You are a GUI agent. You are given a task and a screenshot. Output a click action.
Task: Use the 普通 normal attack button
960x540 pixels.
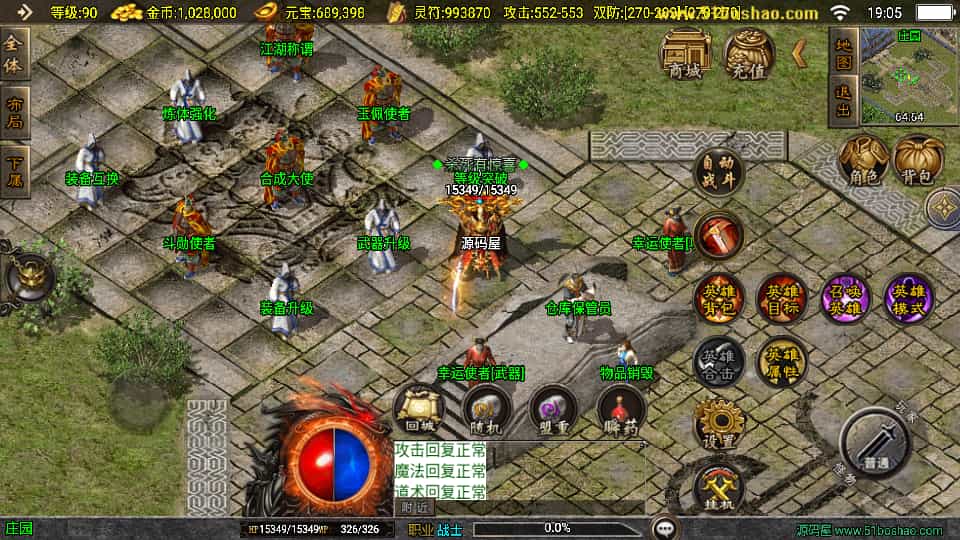click(875, 443)
